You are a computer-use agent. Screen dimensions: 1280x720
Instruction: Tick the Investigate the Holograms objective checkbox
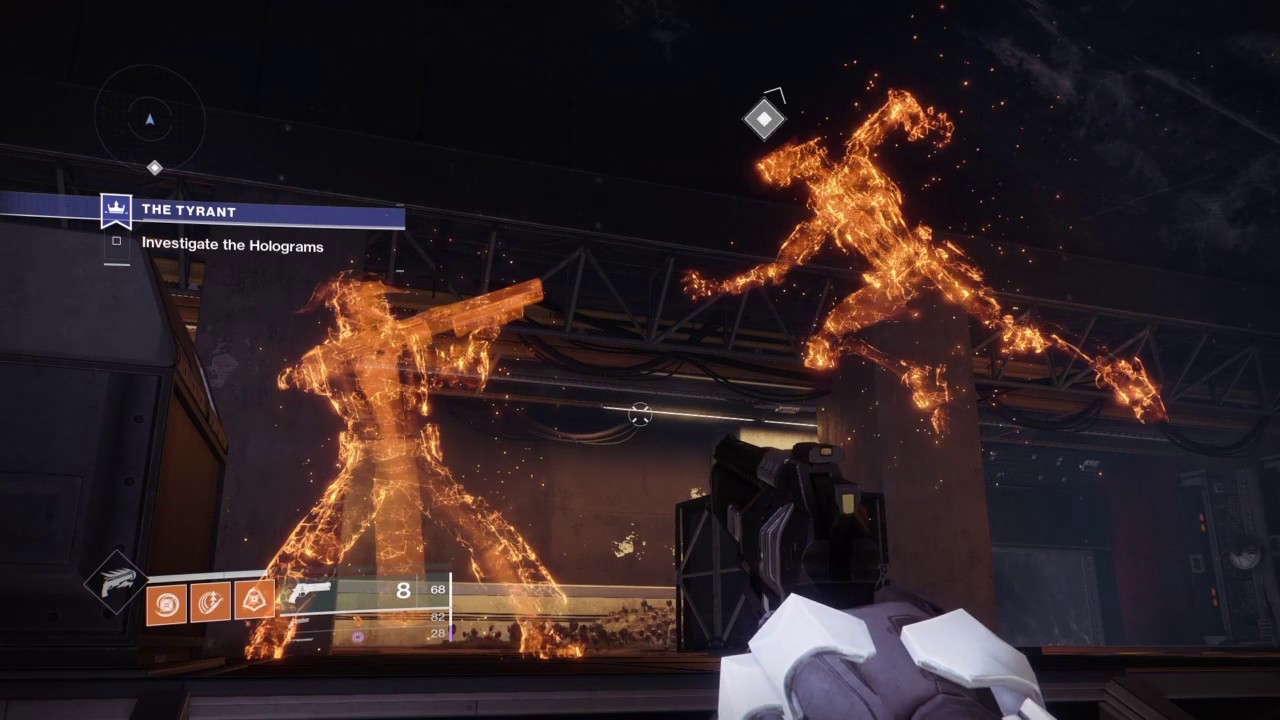[117, 242]
